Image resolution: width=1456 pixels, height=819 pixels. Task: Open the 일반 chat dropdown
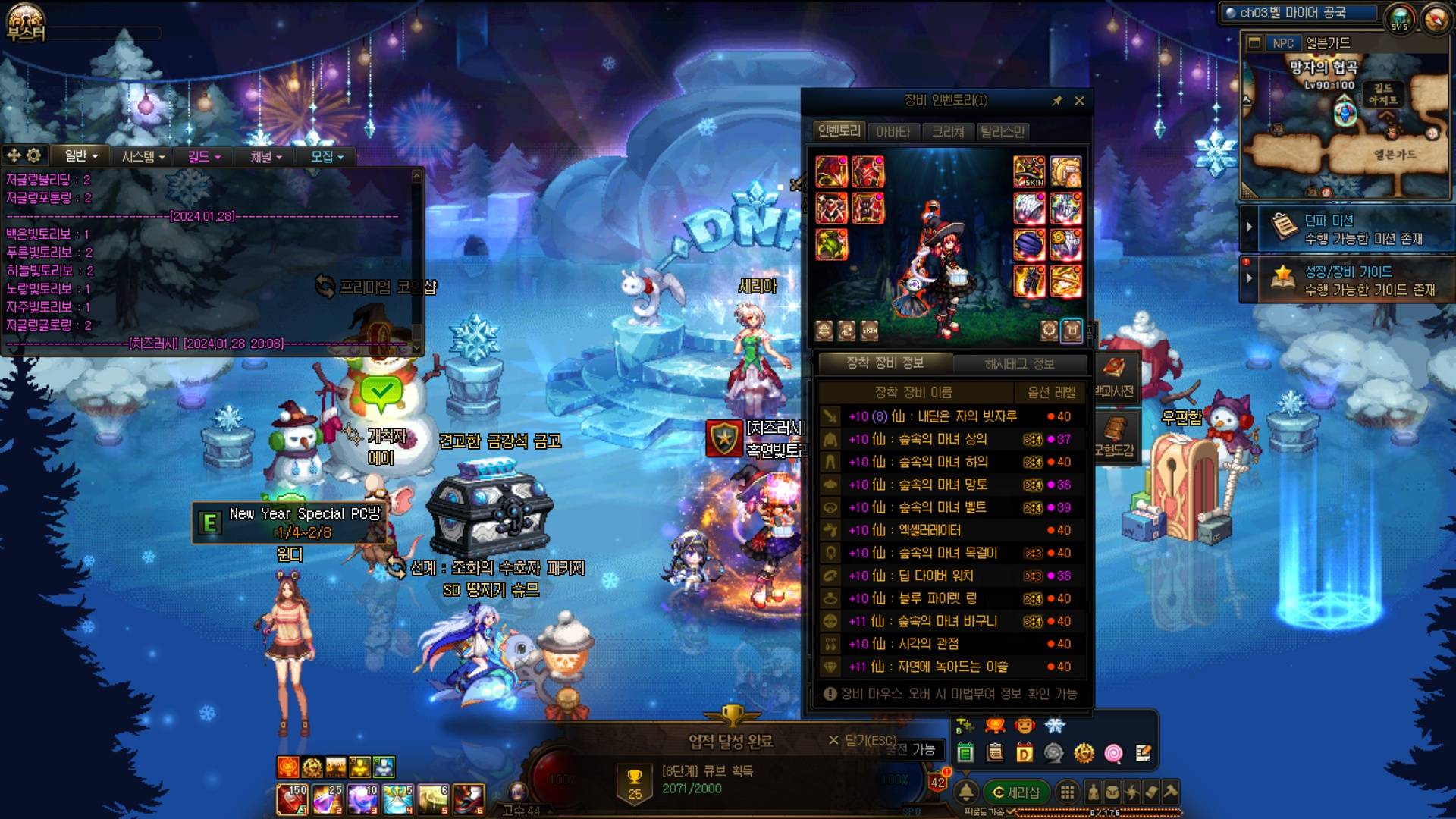tap(81, 156)
